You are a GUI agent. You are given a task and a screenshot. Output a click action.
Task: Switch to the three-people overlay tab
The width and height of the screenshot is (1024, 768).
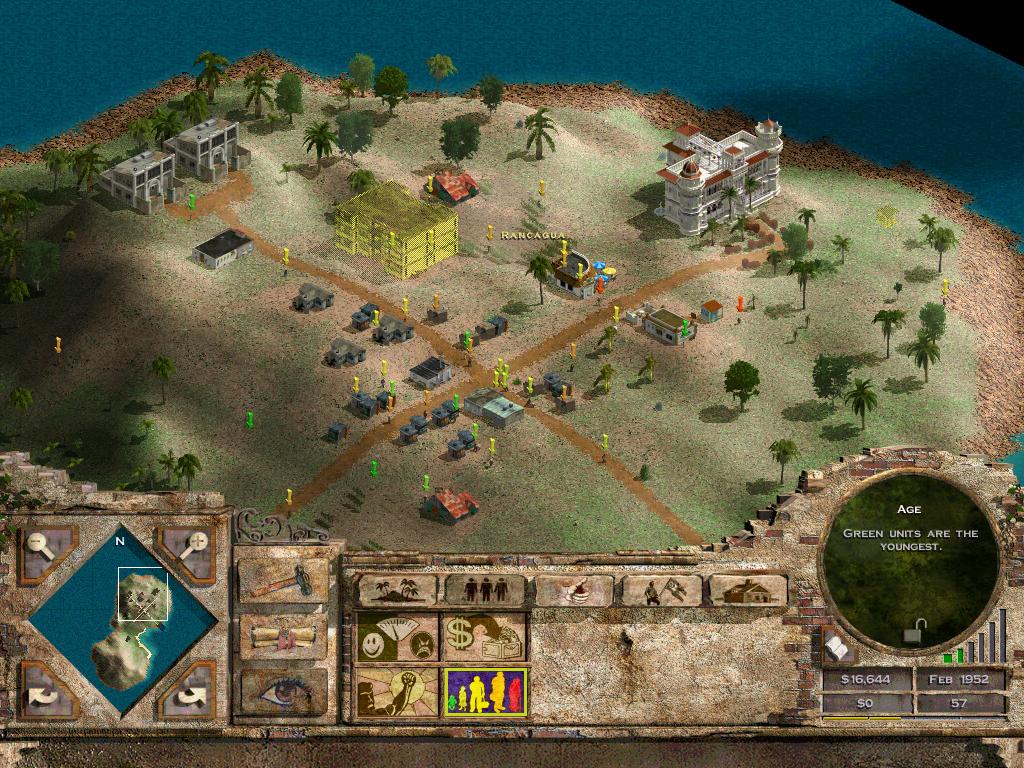tap(485, 590)
